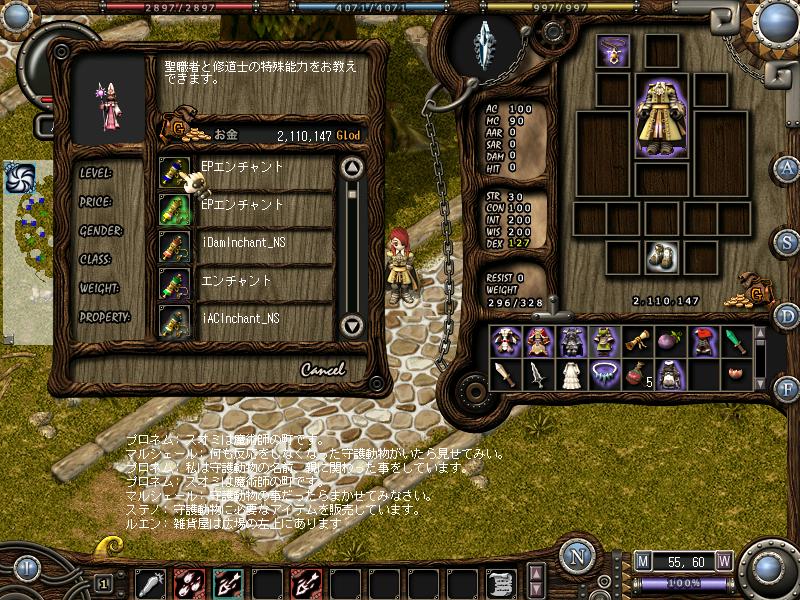The image size is (800, 600).
Task: Choose the iACInchant_NS skill entry
Action: coord(245,319)
